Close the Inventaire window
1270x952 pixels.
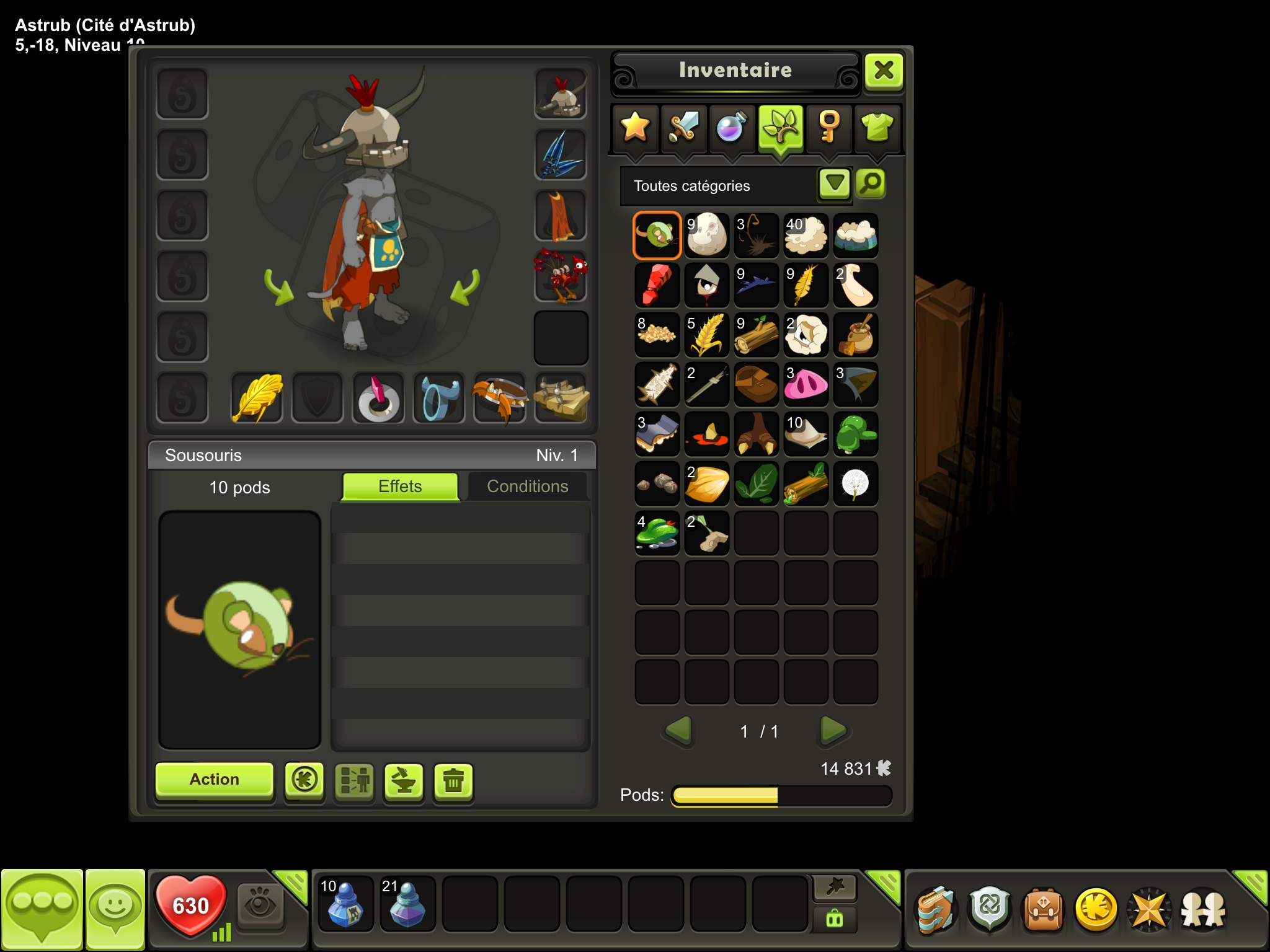click(x=884, y=71)
